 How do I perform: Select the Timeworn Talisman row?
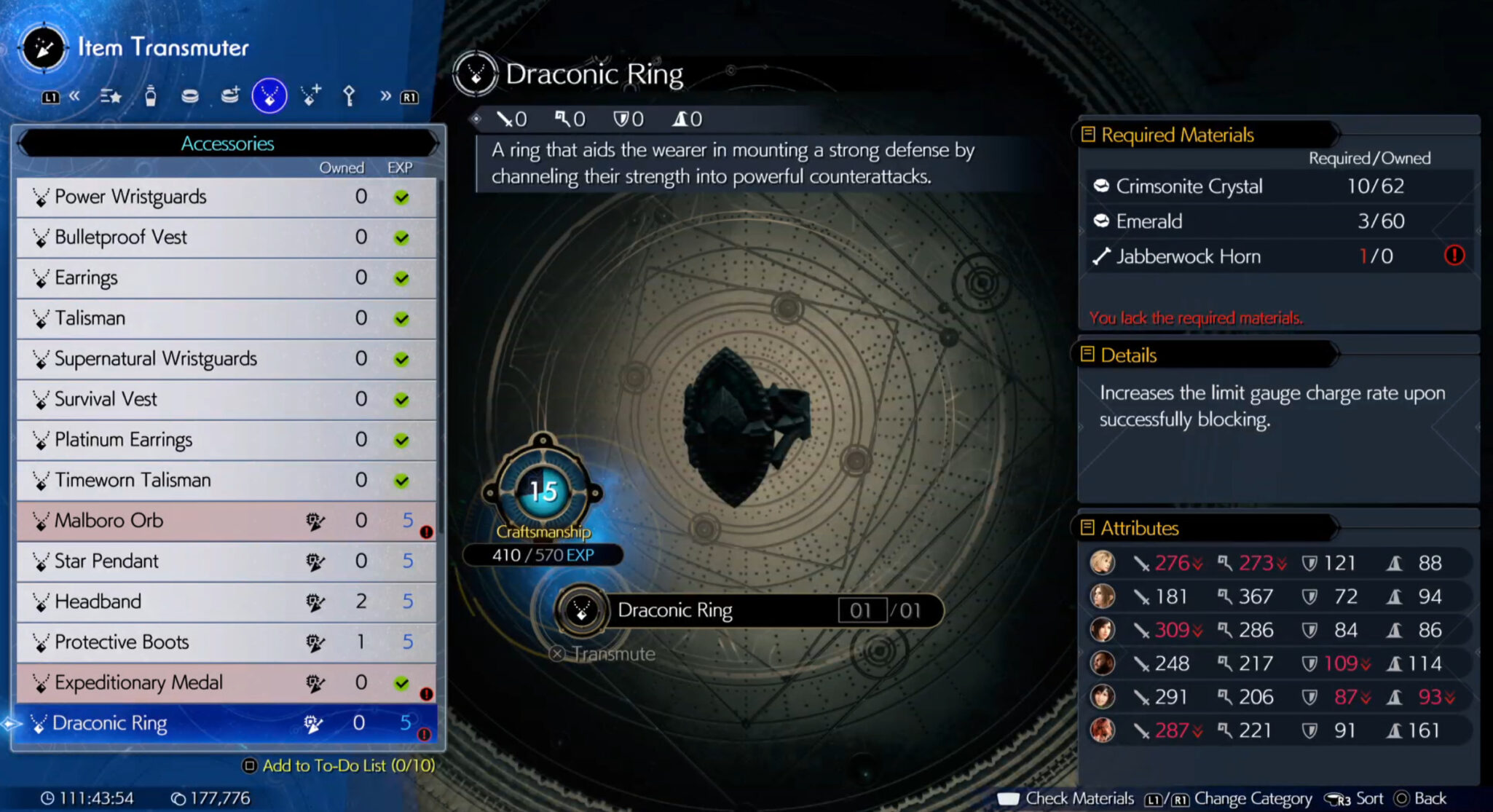point(226,480)
